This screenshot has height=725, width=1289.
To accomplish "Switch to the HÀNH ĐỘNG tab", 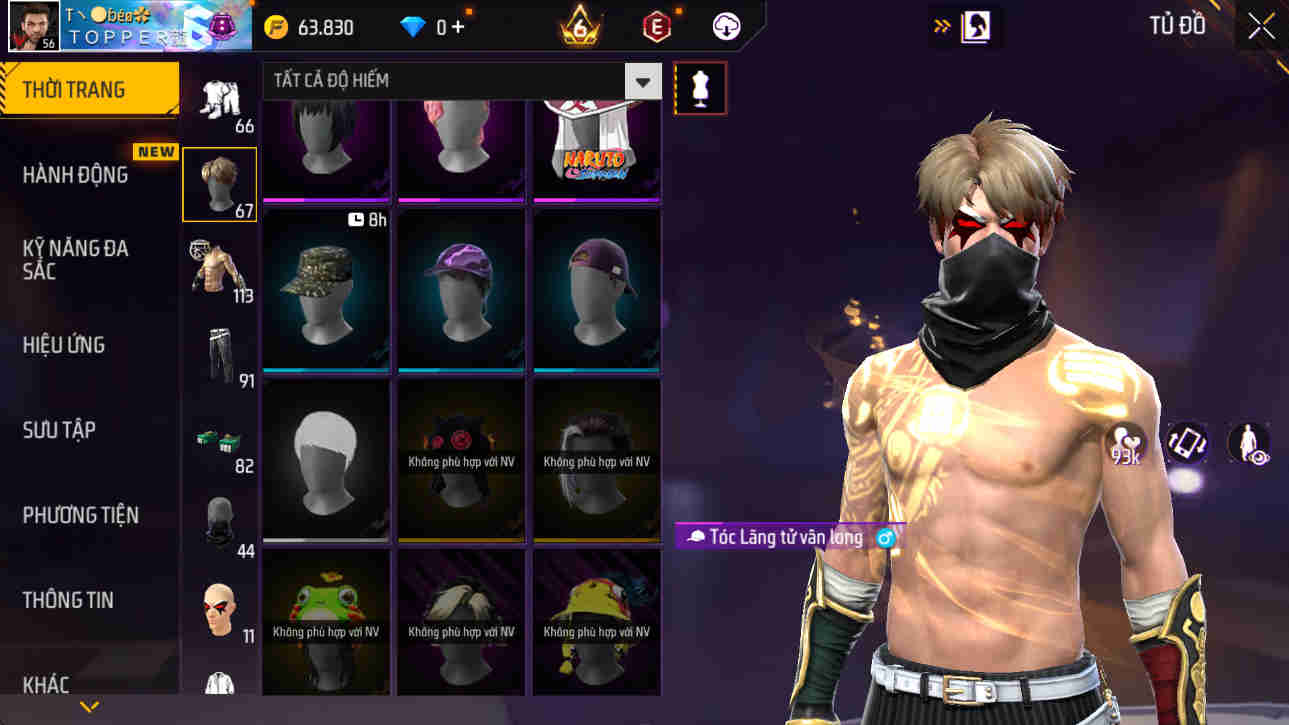I will (x=88, y=173).
